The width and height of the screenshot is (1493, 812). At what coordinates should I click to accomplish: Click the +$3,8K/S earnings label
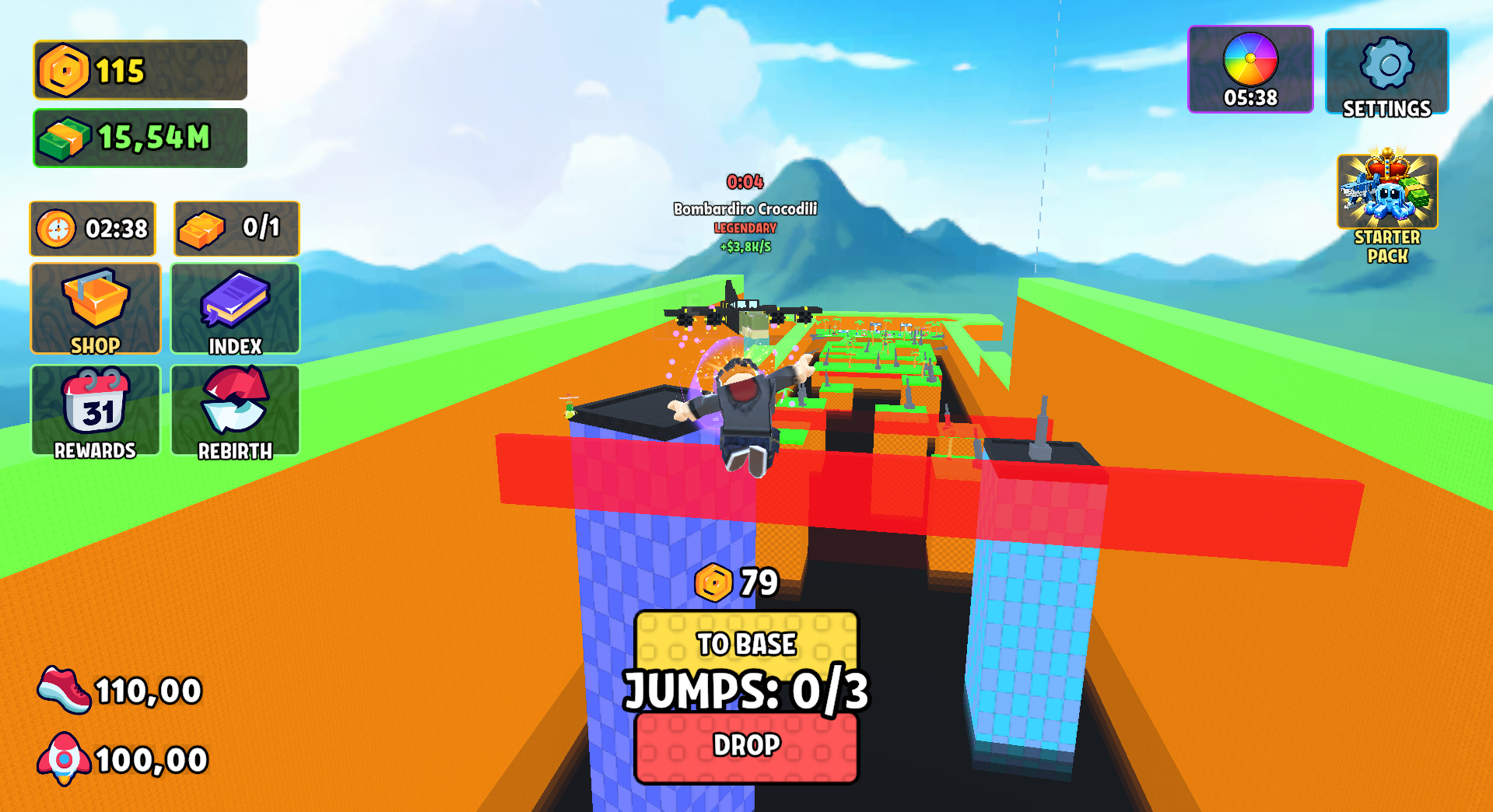pyautogui.click(x=745, y=246)
